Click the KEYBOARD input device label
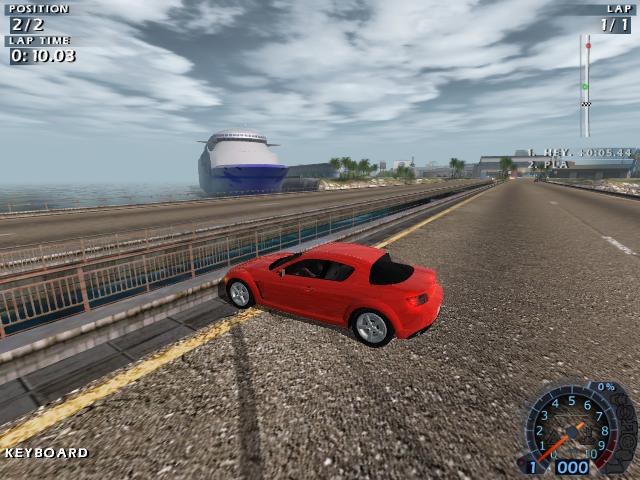The height and width of the screenshot is (480, 640). point(46,453)
